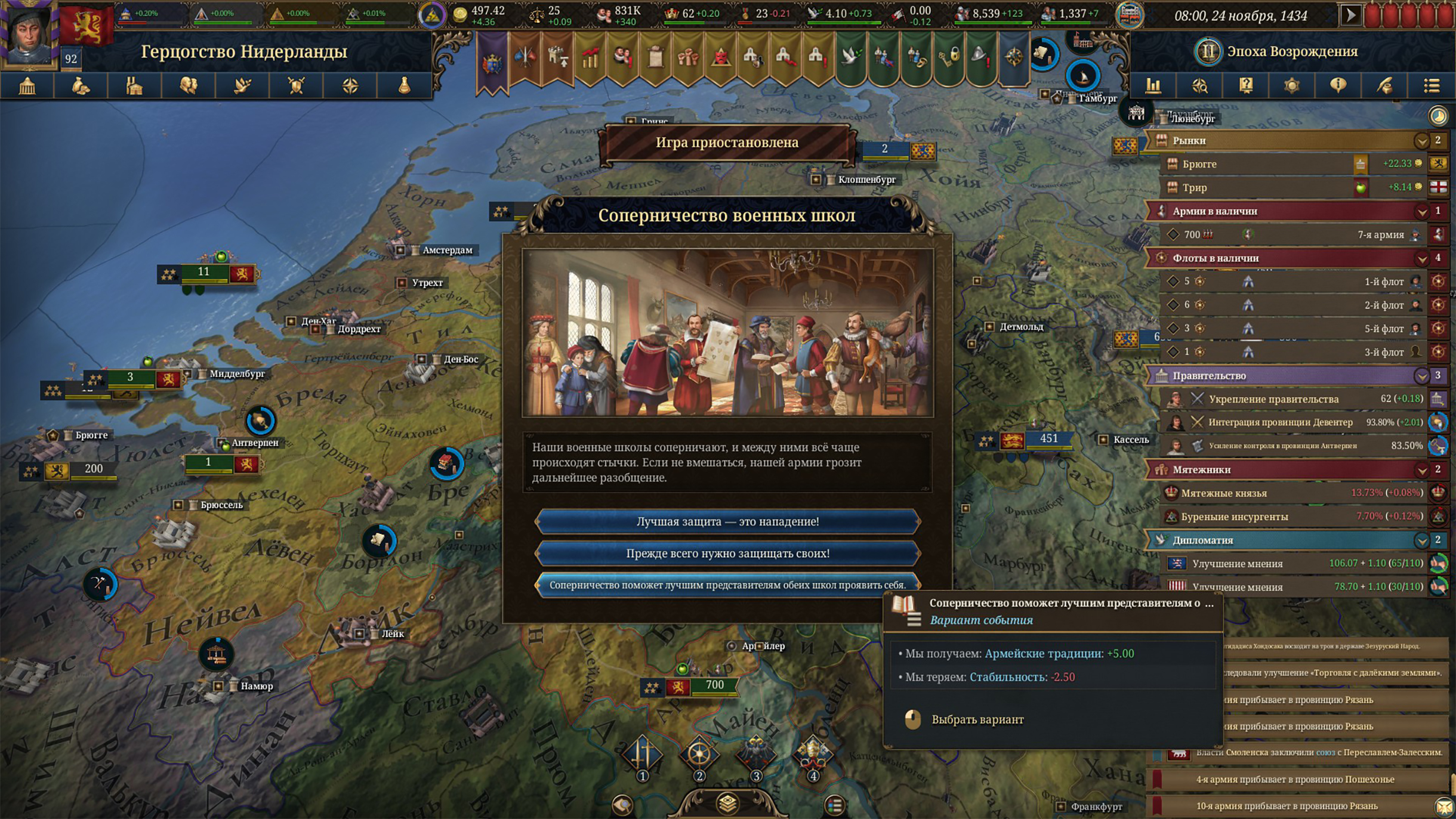The width and height of the screenshot is (1456, 819).
Task: Collapse the "Правительство" section
Action: pos(1421,376)
